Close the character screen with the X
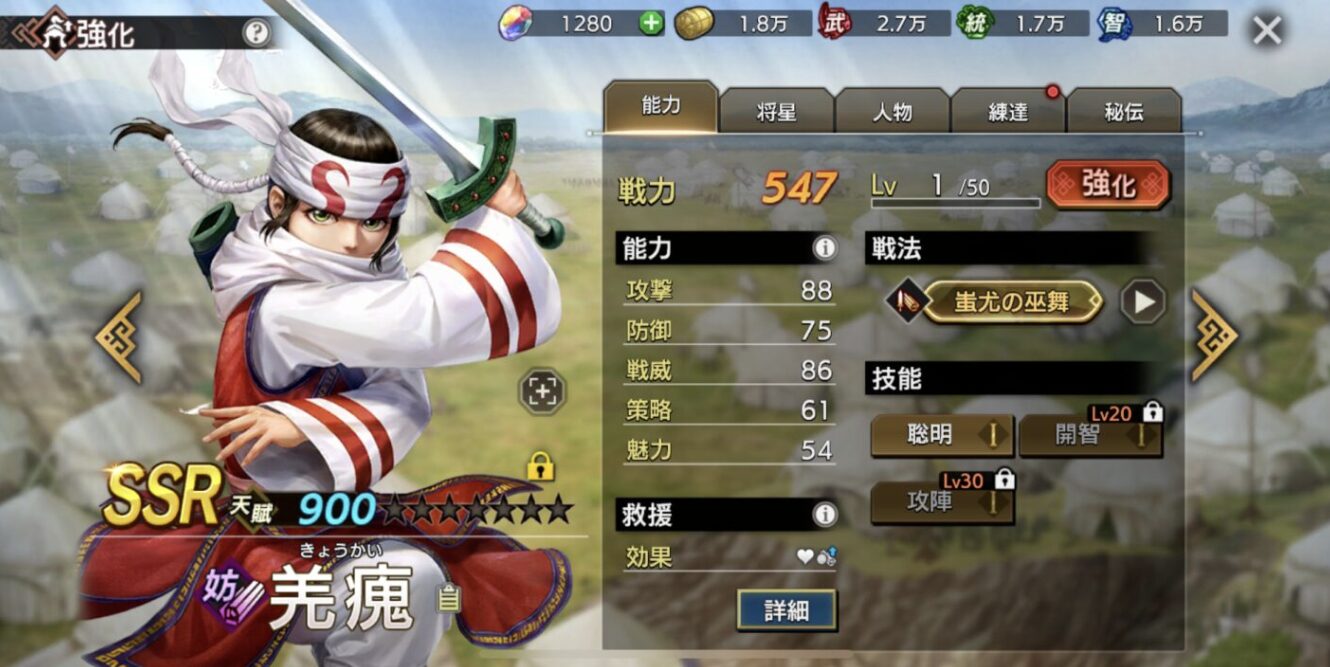The image size is (1330, 667). coord(1267,31)
